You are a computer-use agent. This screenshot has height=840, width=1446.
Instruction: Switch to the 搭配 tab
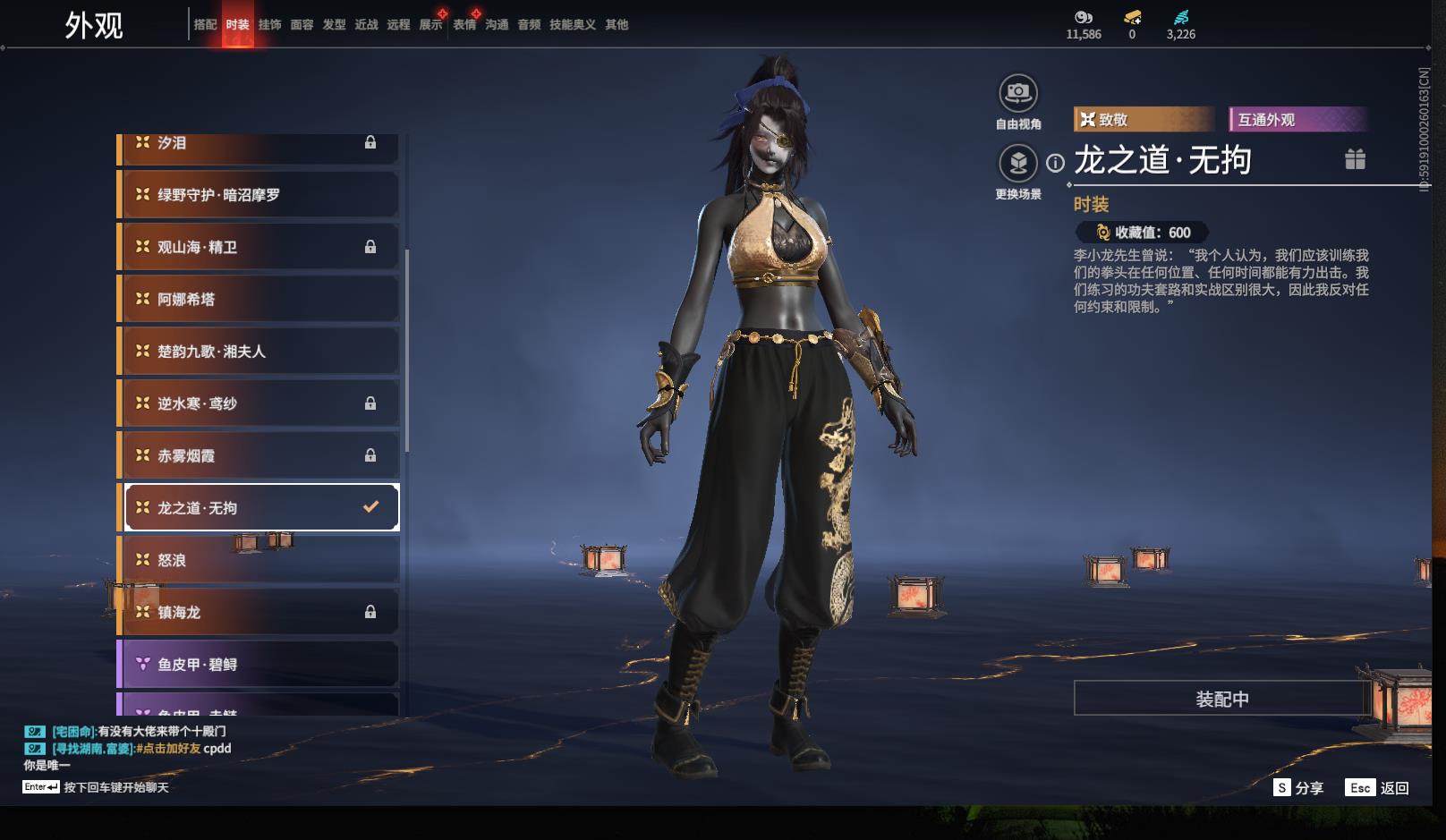[x=205, y=24]
